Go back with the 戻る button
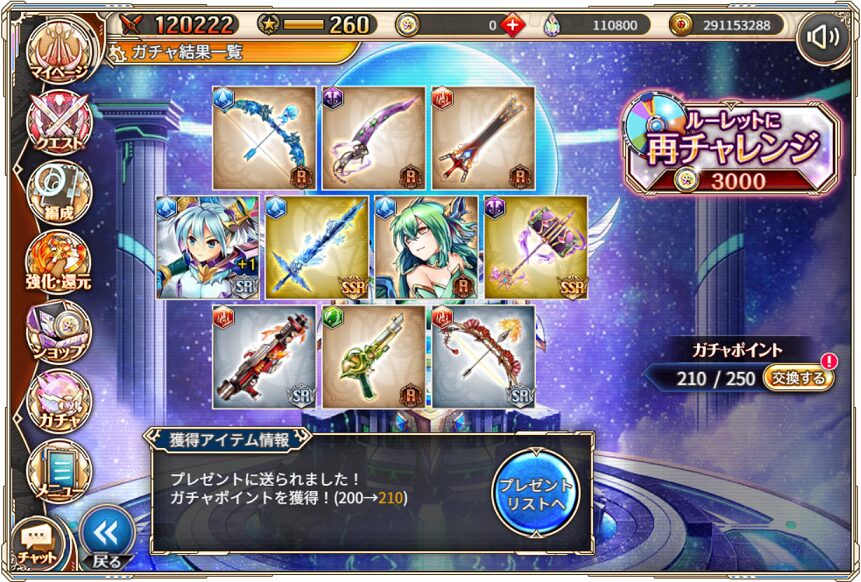 point(106,539)
